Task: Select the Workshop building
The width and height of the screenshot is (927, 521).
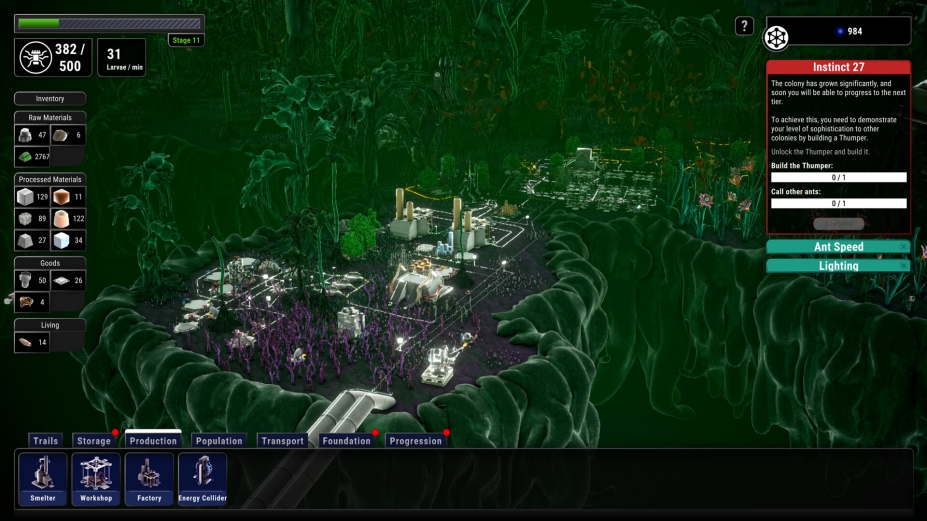Action: pyautogui.click(x=96, y=479)
